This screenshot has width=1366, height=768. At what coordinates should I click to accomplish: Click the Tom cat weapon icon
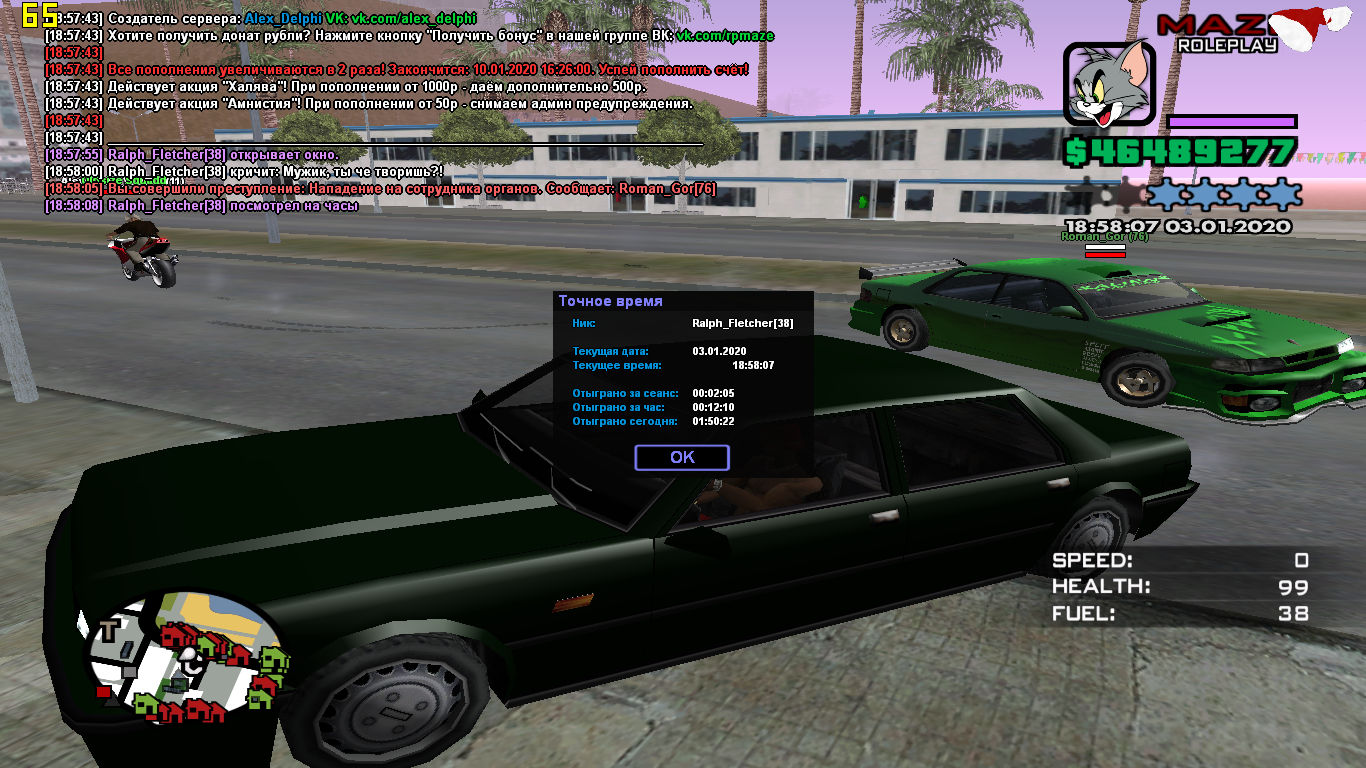(1108, 85)
